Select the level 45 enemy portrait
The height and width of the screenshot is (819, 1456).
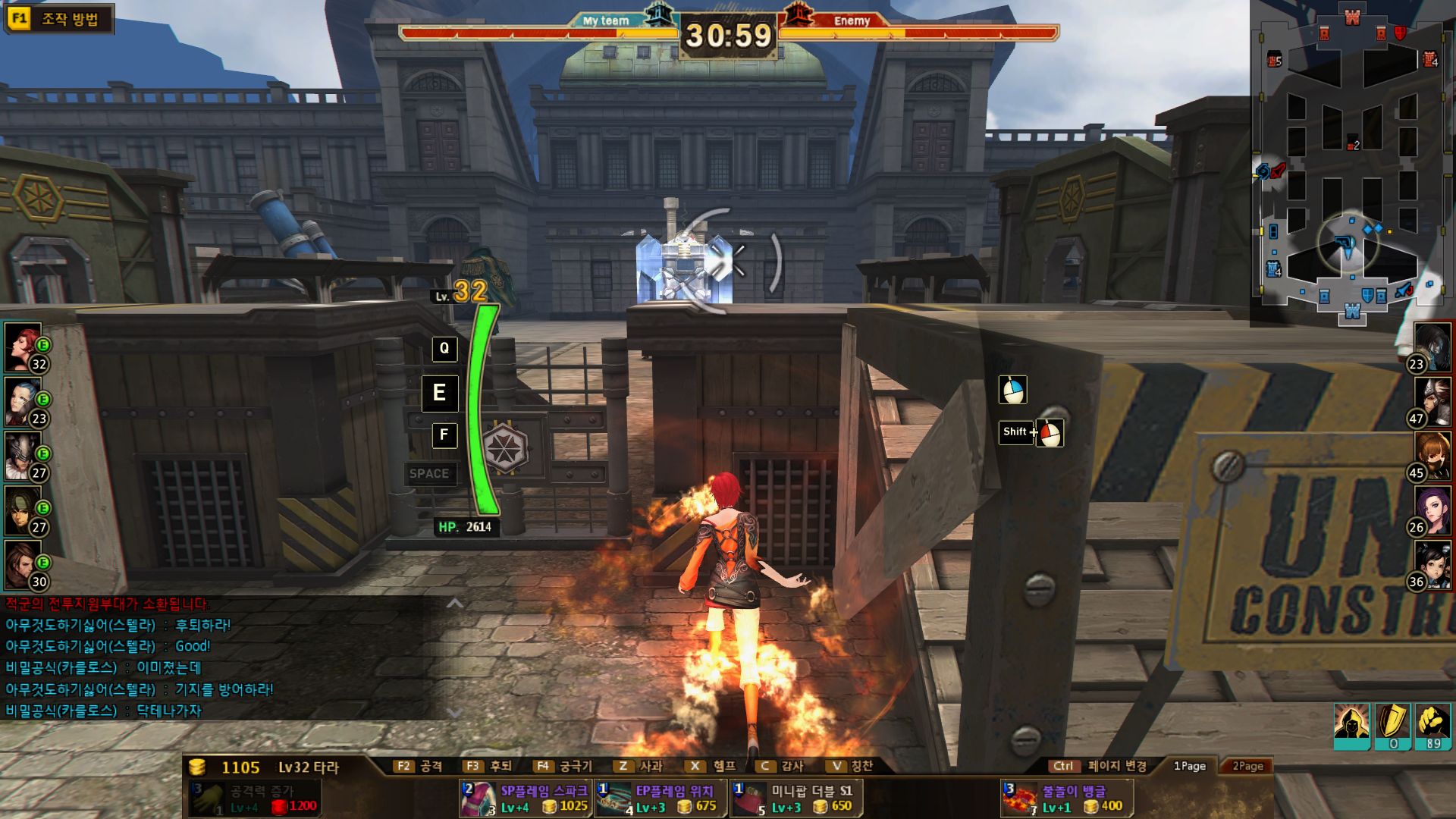1432,457
